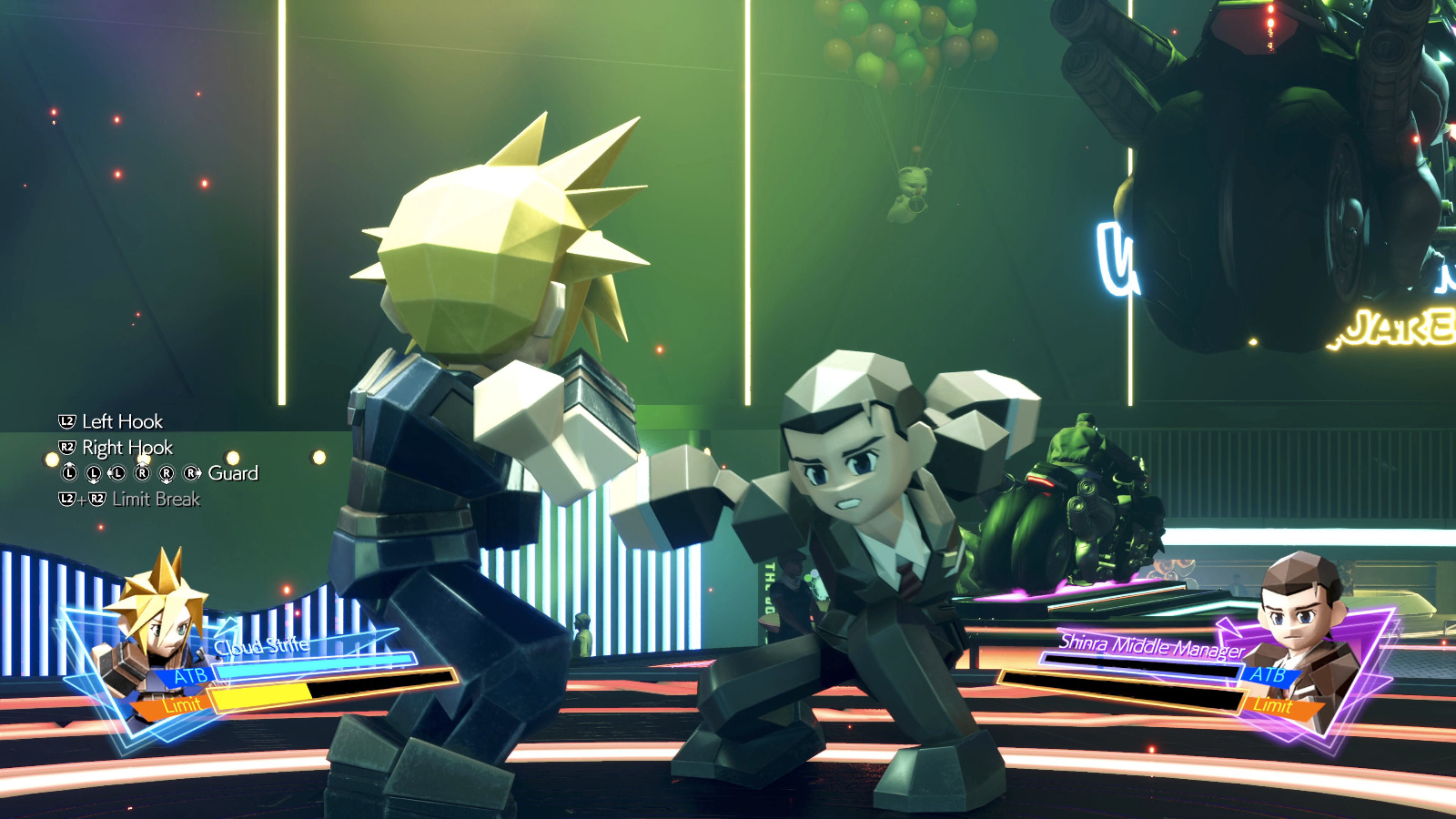1456x819 pixels.
Task: Click the ATB label on Cloud's status panel
Action: (190, 677)
